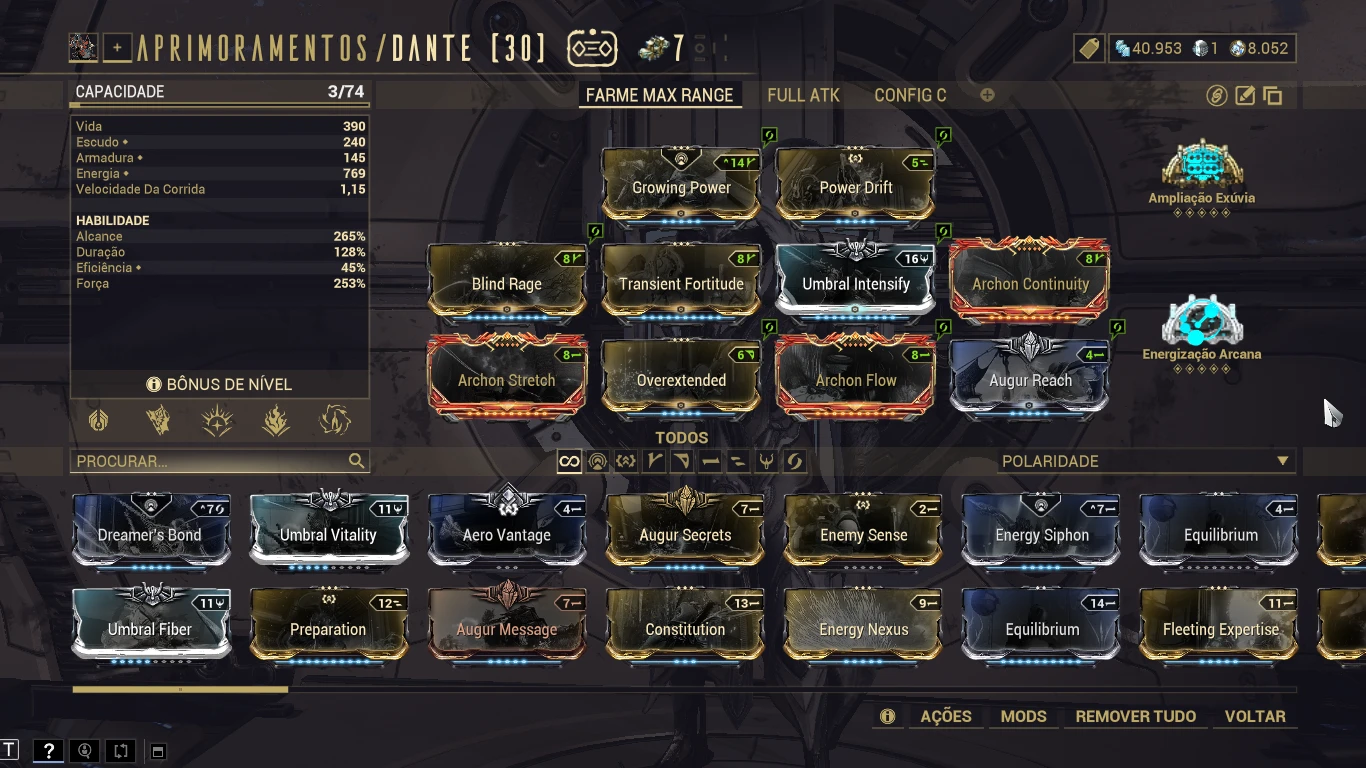Image resolution: width=1366 pixels, height=768 pixels.
Task: Open the POLARIDADE sort dropdown
Action: pyautogui.click(x=1145, y=461)
